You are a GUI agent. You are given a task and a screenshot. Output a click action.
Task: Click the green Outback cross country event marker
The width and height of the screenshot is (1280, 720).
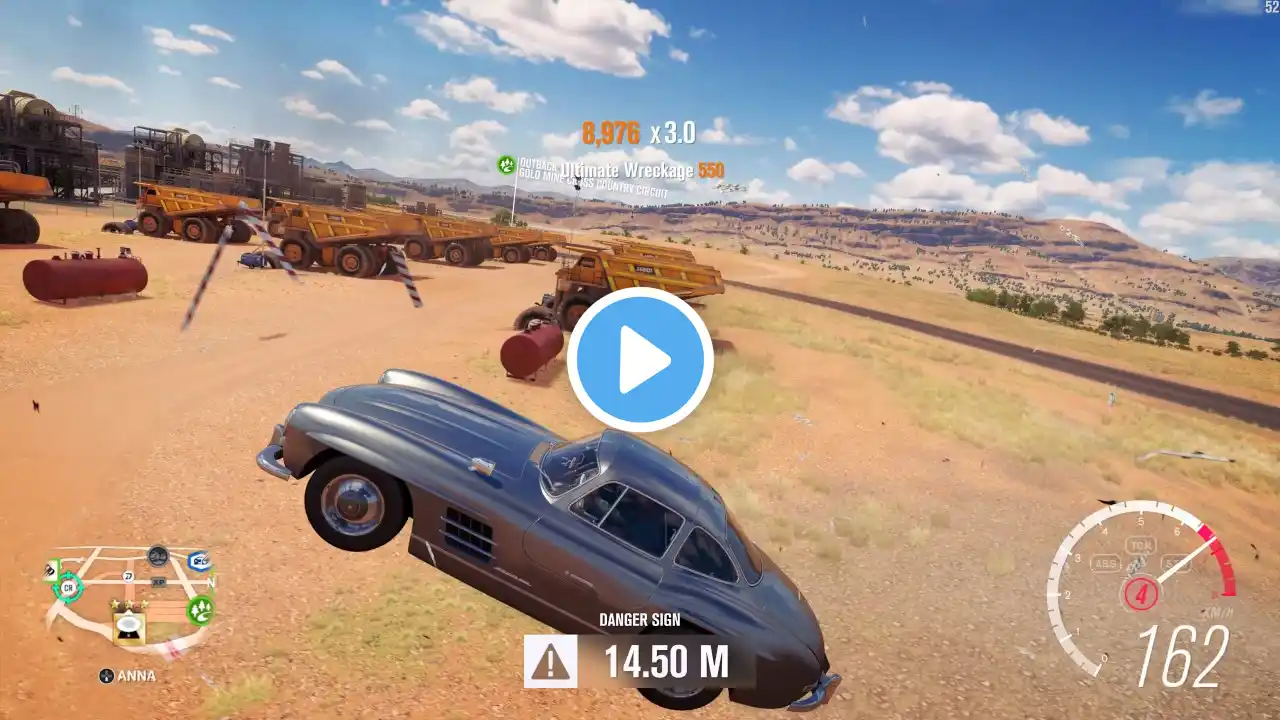pos(507,165)
